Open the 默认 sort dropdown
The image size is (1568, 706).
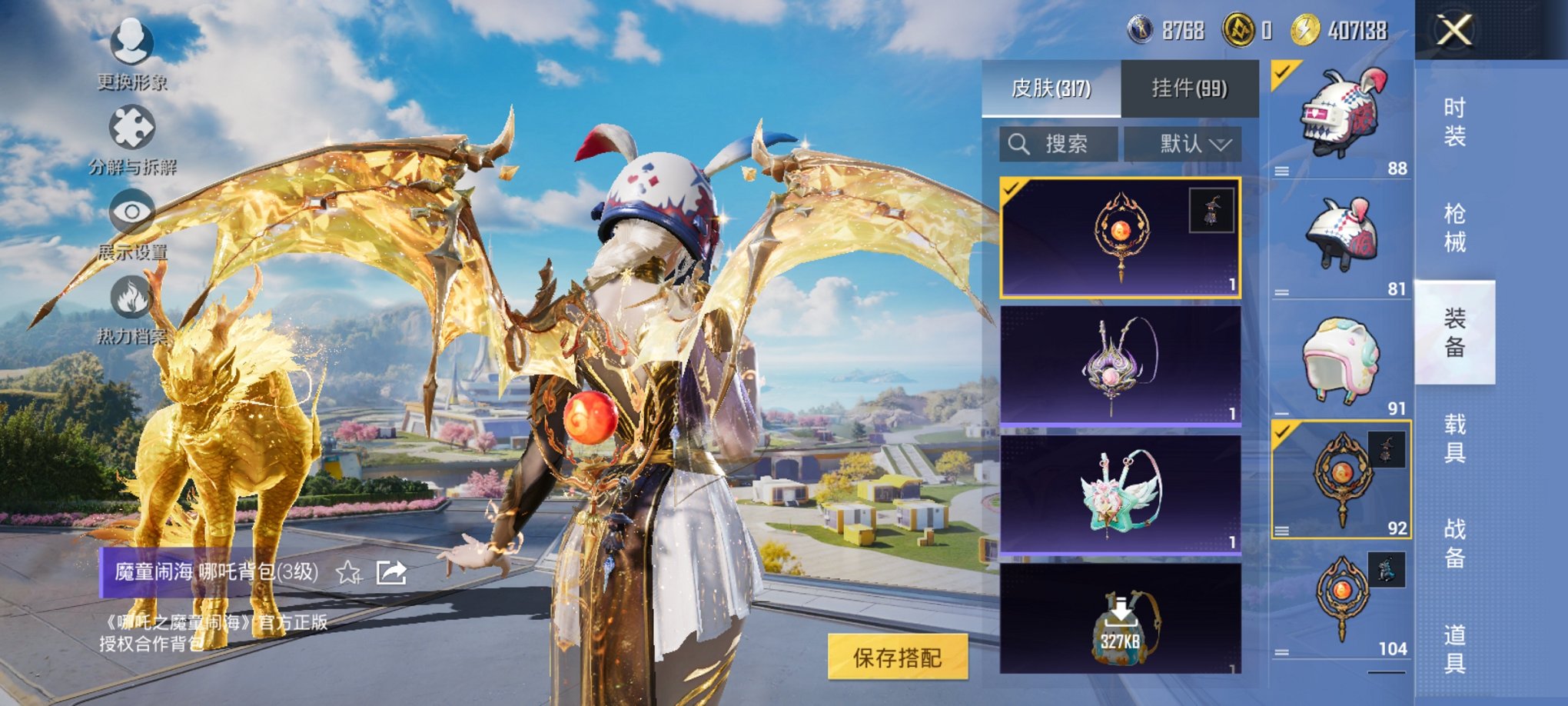pyautogui.click(x=1183, y=144)
